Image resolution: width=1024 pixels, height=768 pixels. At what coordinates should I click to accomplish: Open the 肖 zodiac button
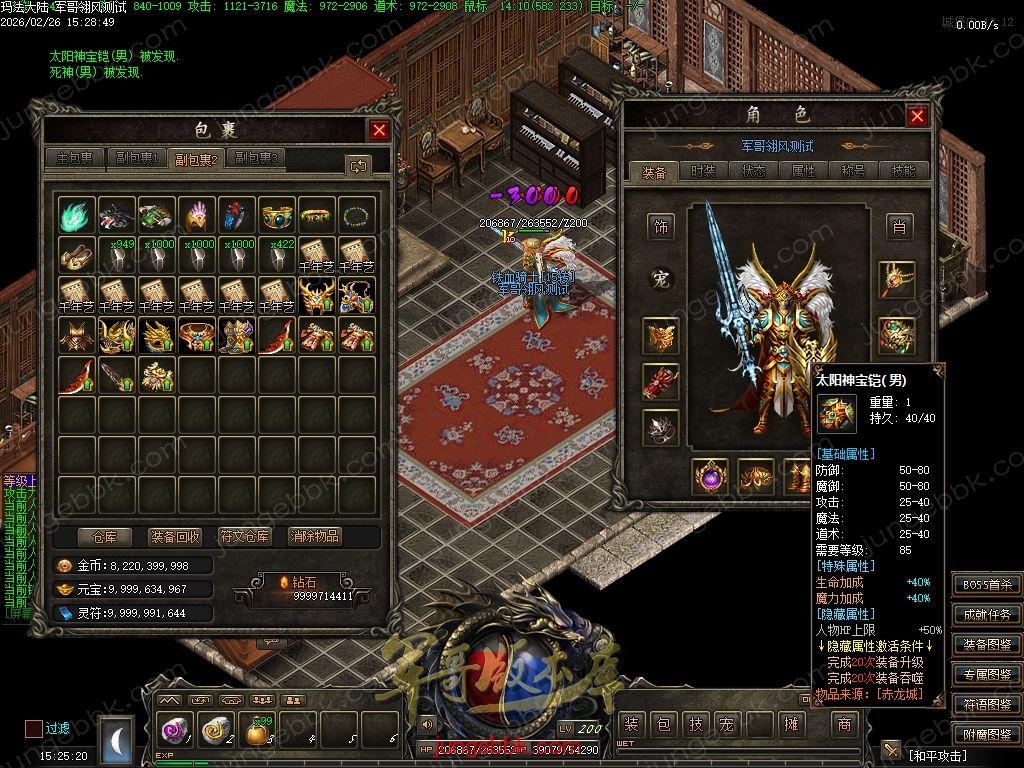pos(899,227)
